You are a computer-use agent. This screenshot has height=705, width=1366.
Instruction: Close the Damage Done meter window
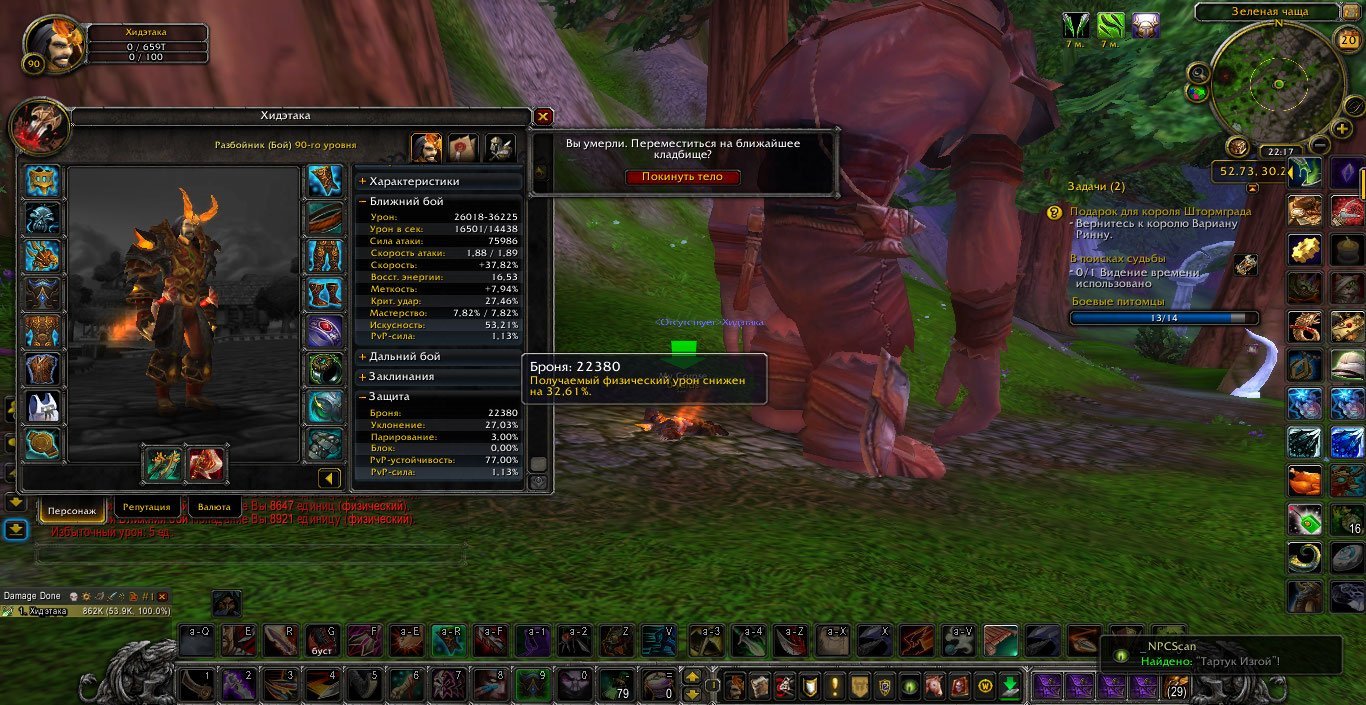coord(162,596)
